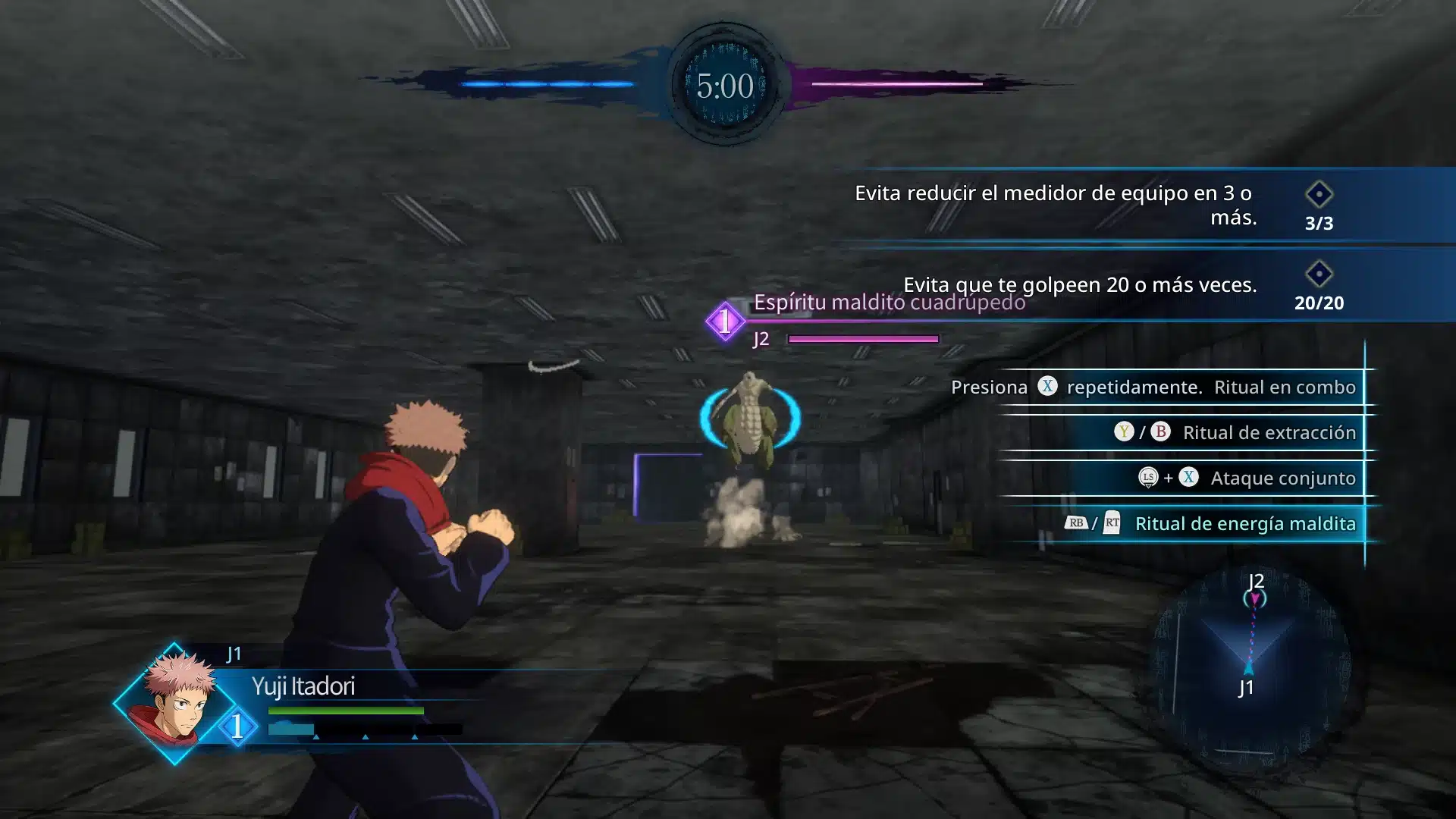Click Yuji Itadori's name label
1456x819 pixels.
click(x=306, y=687)
